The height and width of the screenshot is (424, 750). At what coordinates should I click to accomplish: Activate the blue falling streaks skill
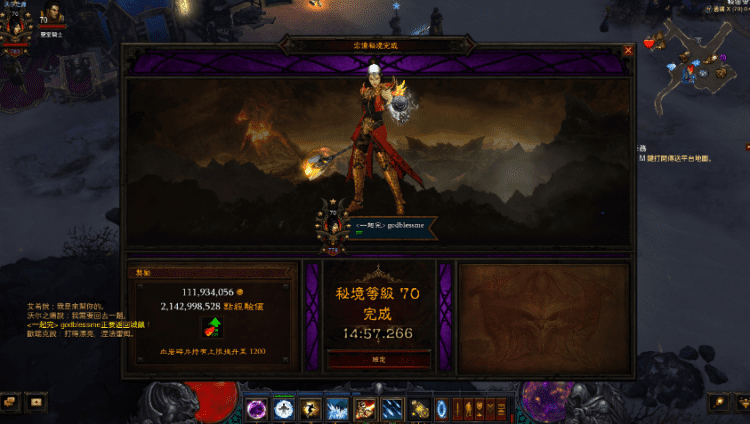click(395, 408)
